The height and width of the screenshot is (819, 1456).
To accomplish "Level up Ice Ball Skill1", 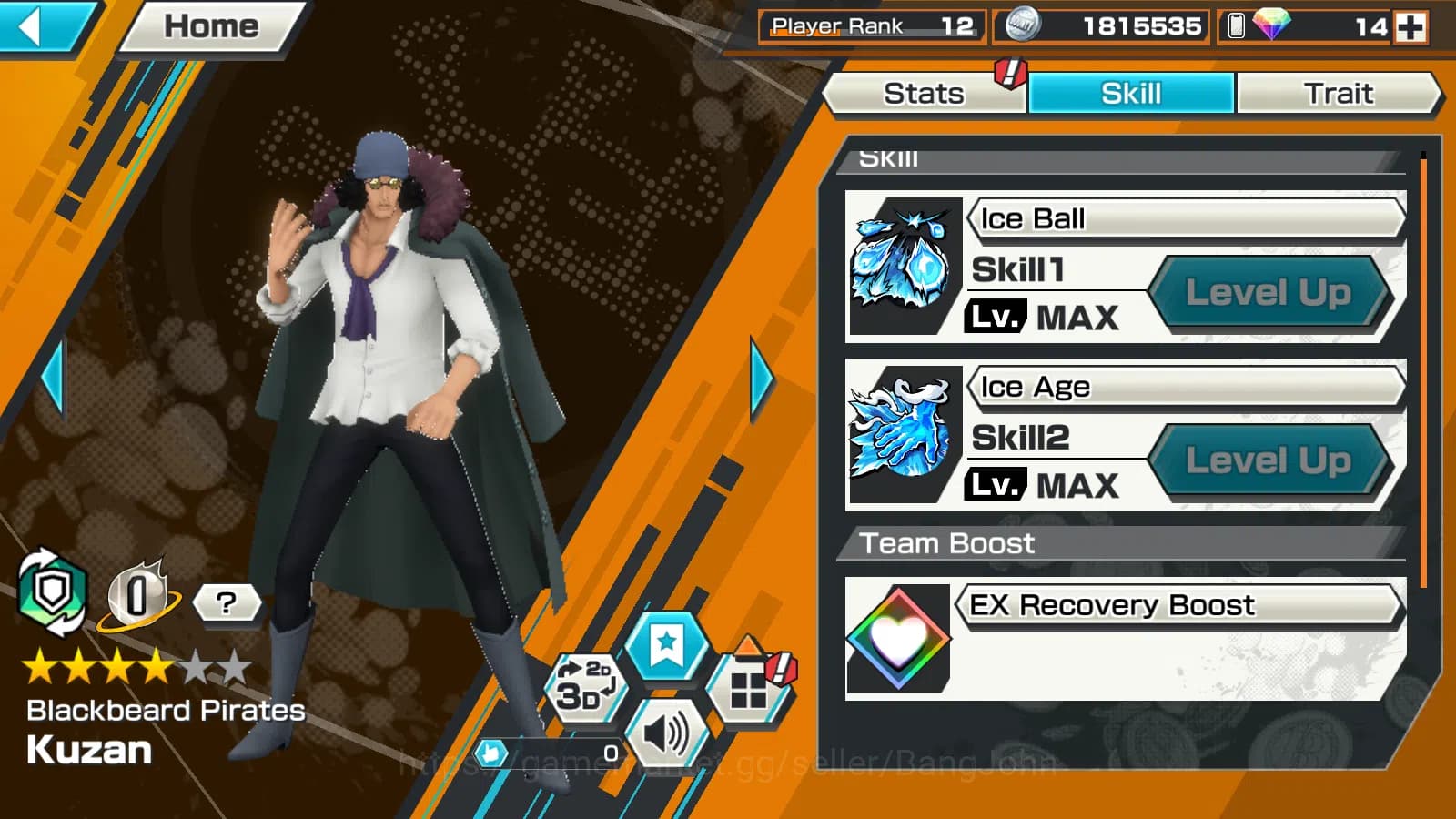I will point(1268,293).
